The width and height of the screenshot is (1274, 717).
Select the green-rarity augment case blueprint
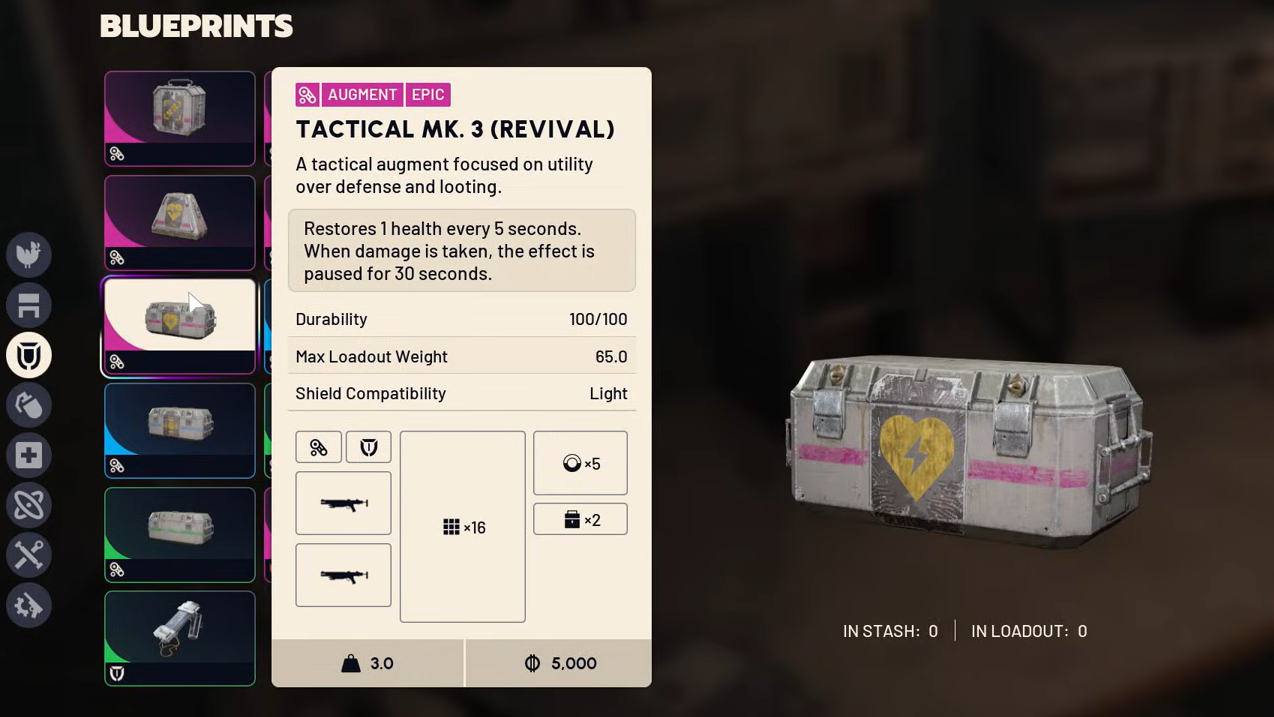[180, 534]
